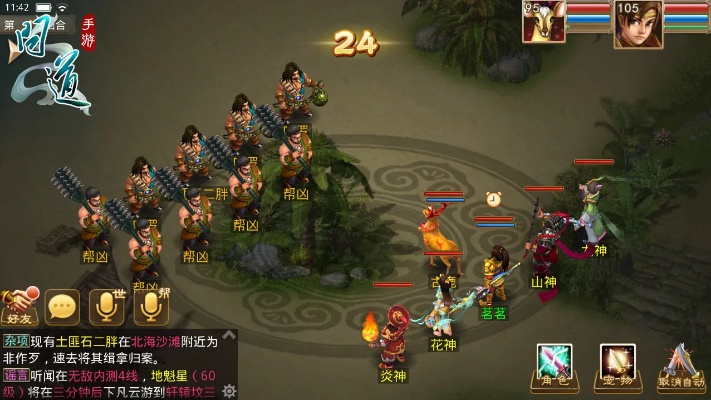Expand the chat log with up arrow
The image size is (711, 400).
230,337
